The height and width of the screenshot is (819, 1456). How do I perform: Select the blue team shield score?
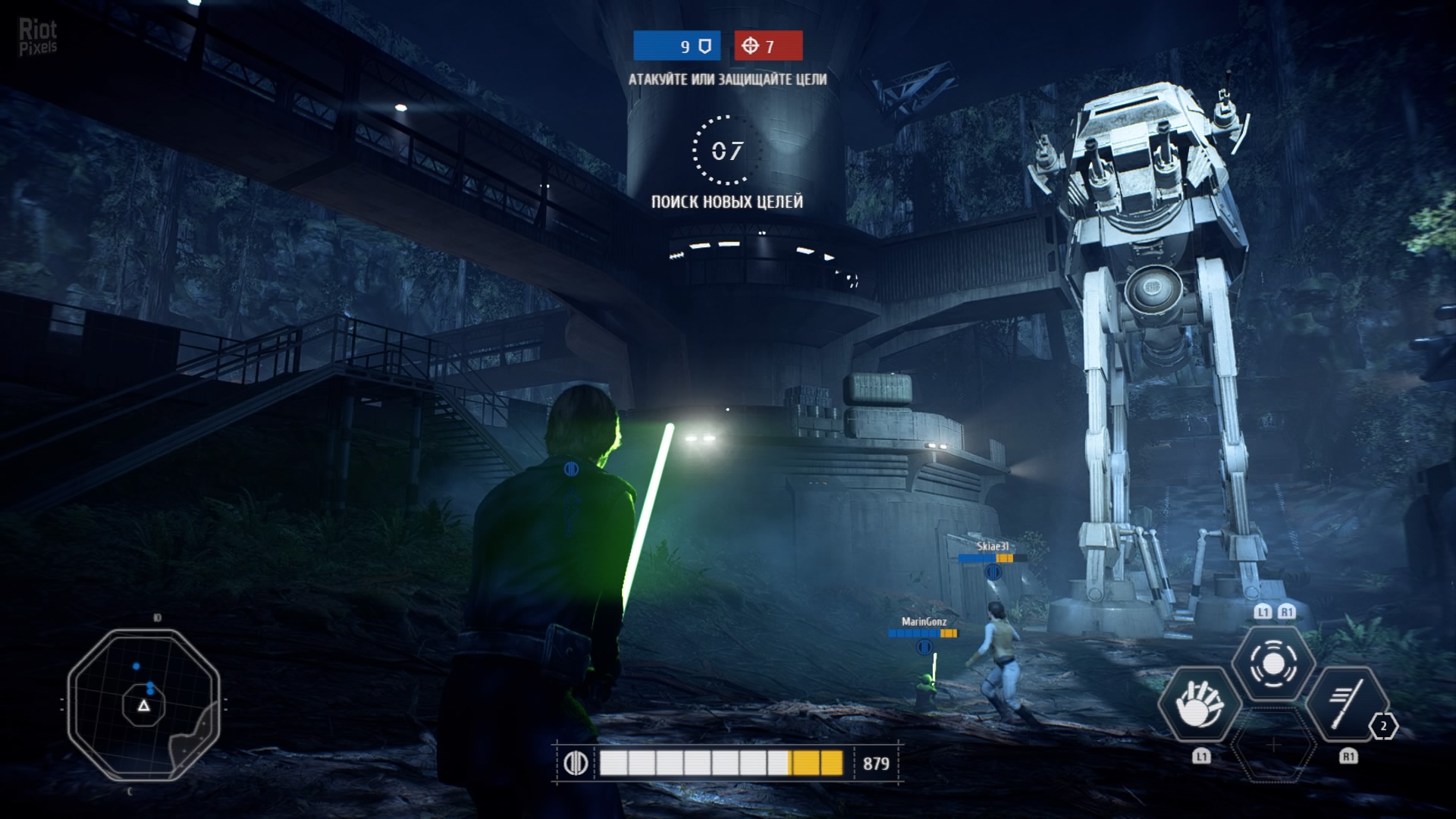pos(676,46)
